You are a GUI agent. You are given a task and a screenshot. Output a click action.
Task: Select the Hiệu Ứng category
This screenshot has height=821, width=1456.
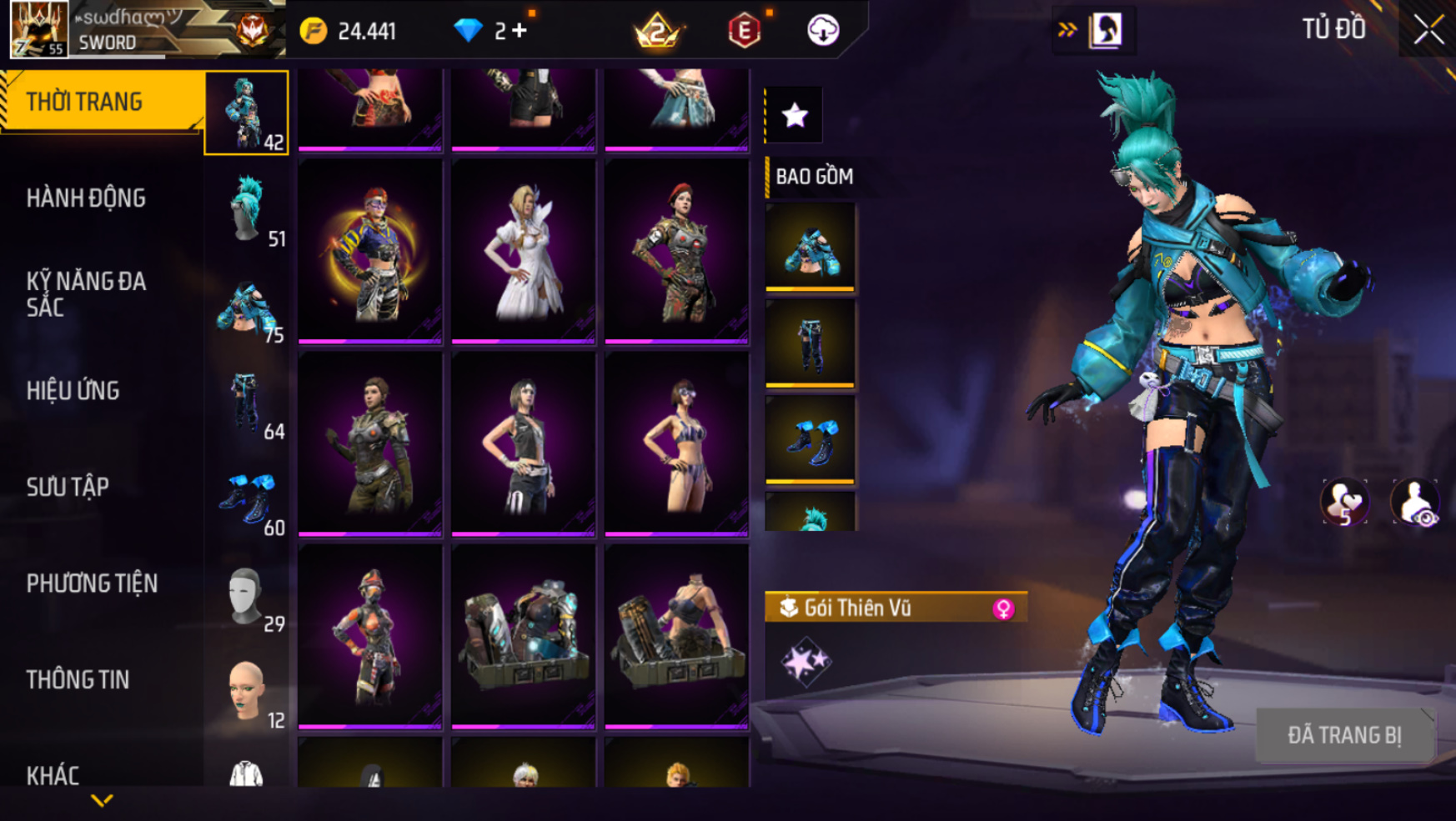[x=73, y=391]
